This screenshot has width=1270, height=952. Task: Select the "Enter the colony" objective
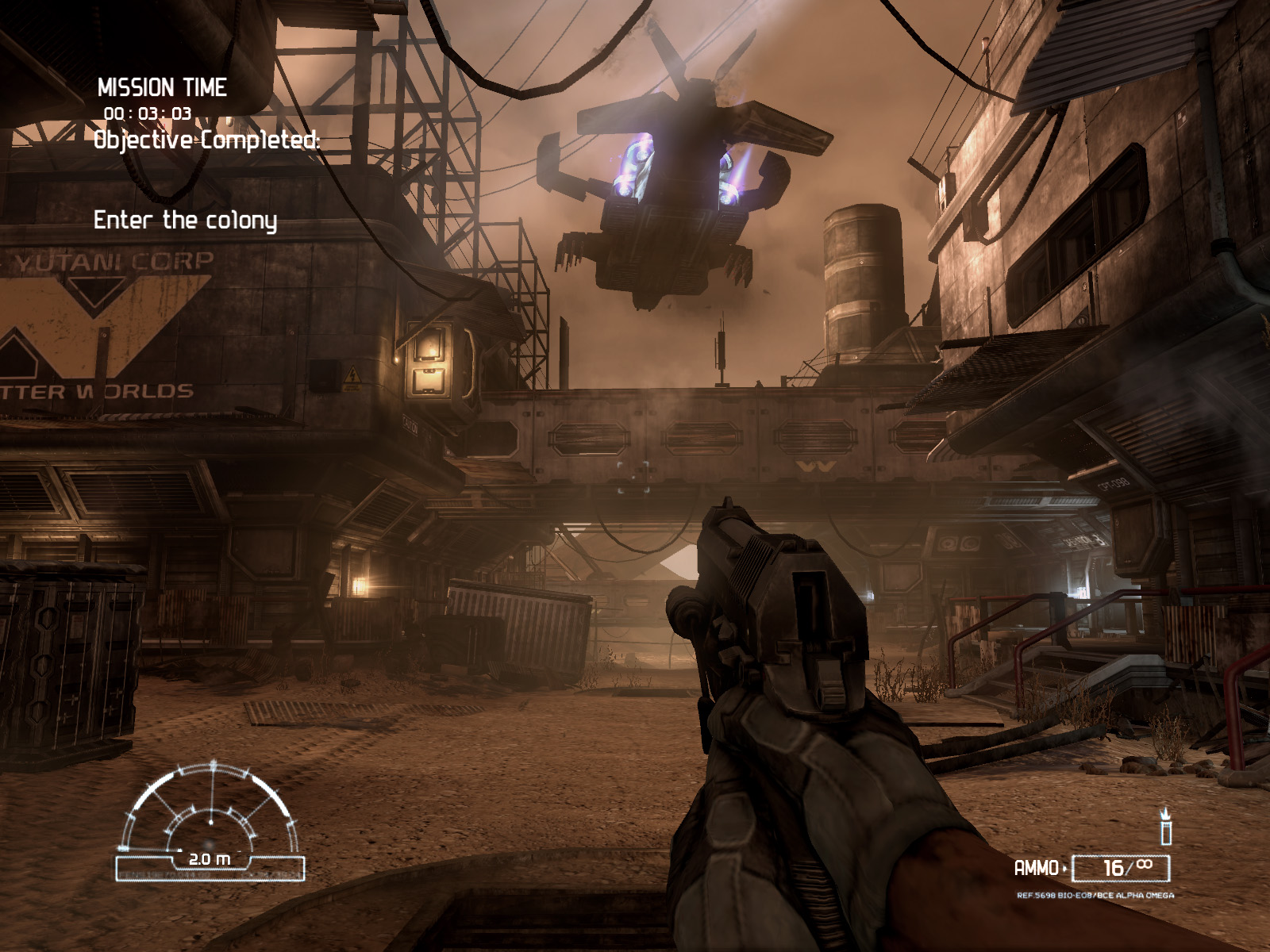[x=185, y=220]
